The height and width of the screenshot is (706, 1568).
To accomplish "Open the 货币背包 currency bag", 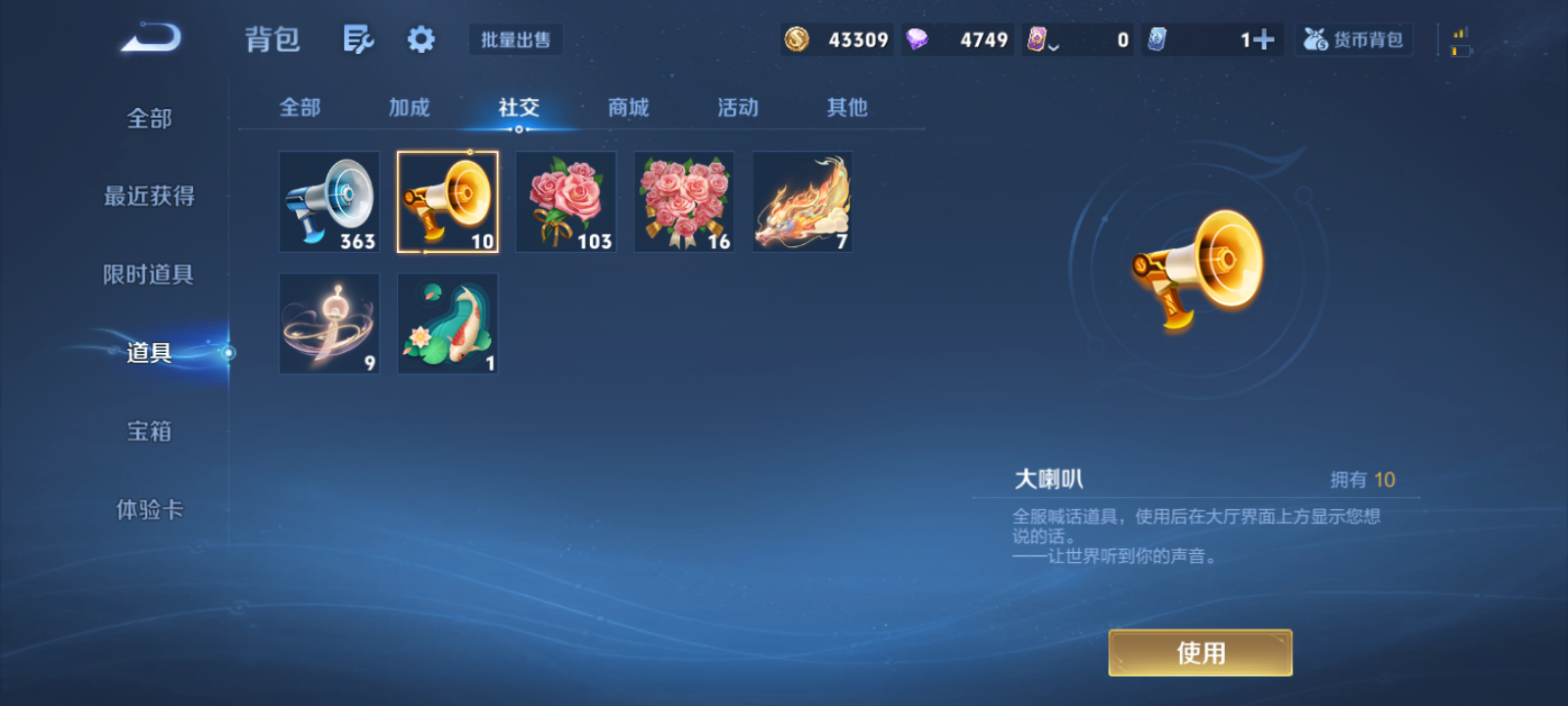I will [x=1353, y=39].
